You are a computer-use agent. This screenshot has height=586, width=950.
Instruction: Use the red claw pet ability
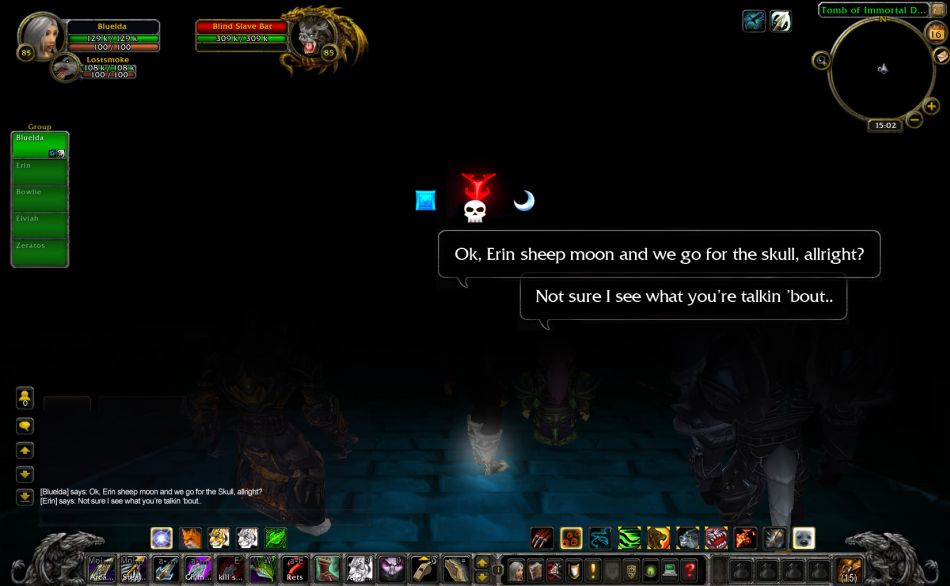541,539
